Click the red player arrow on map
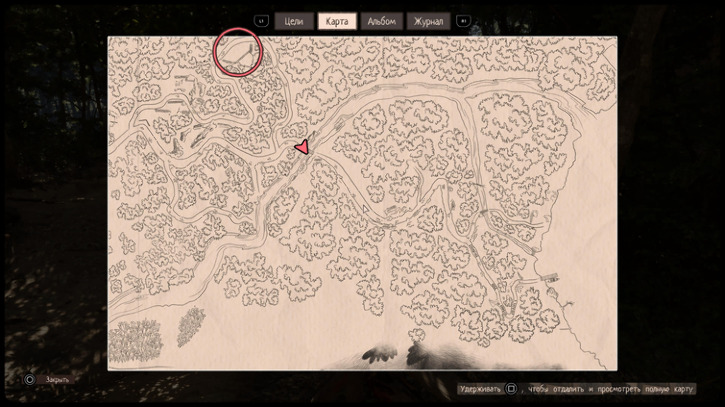Screen dimensions: 725x407 (x=301, y=148)
